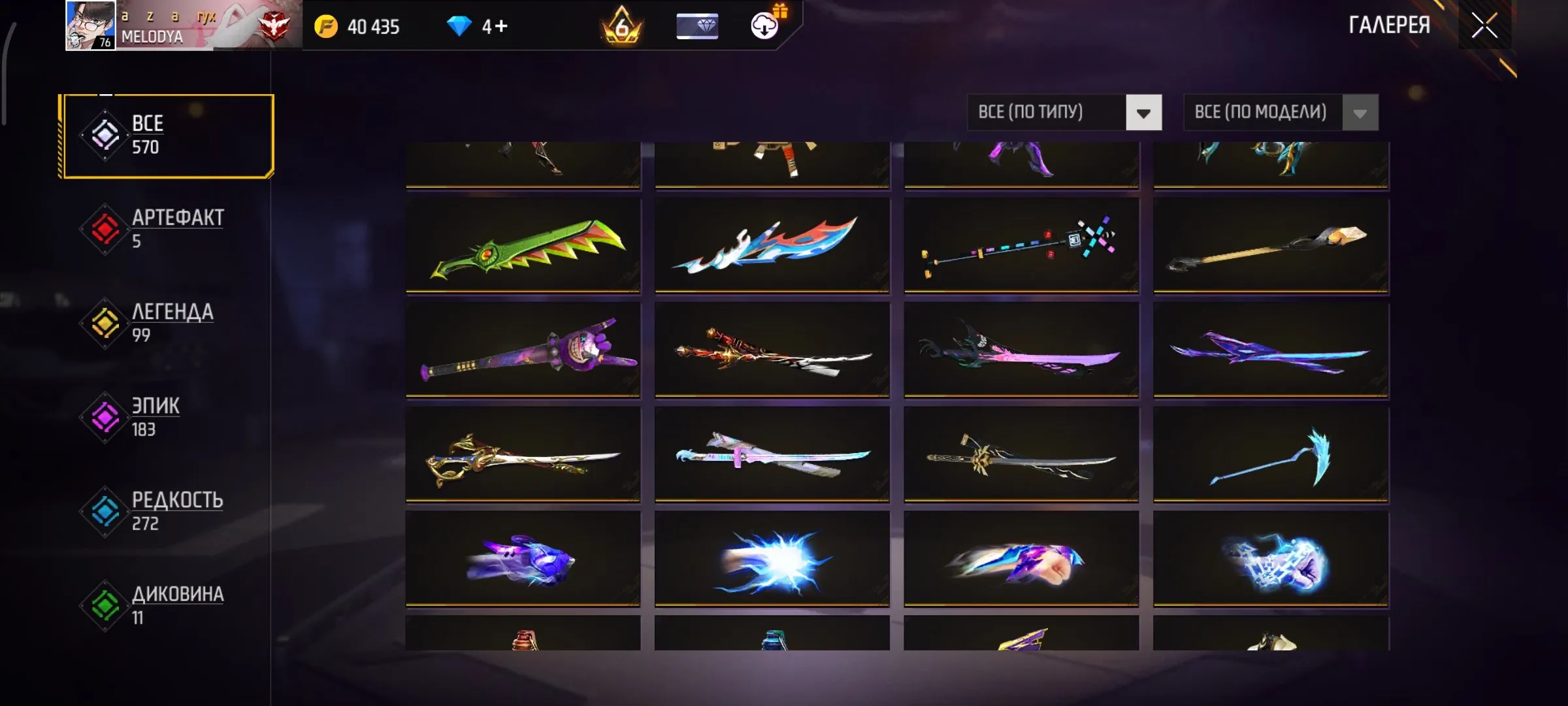Viewport: 1568px width, 706px height.
Task: Click the gold coin balance icon
Action: 327,26
